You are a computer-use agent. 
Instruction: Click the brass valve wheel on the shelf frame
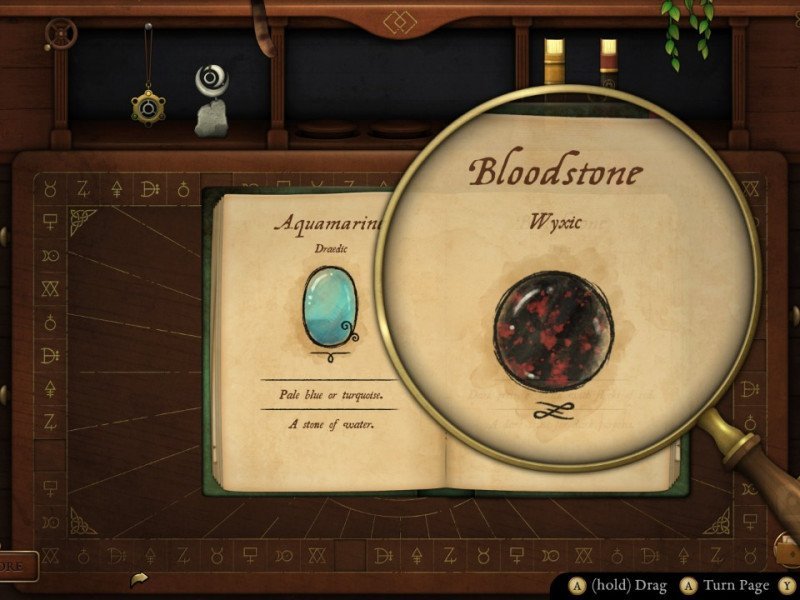point(61,34)
